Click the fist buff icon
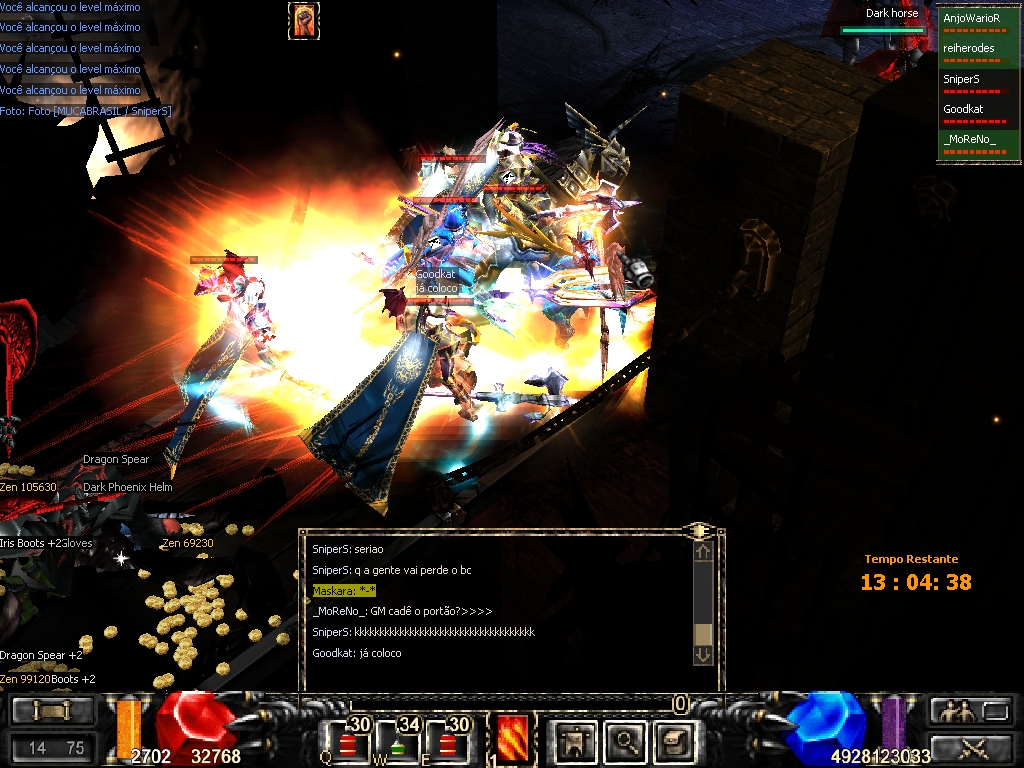1024x768 pixels. click(303, 21)
